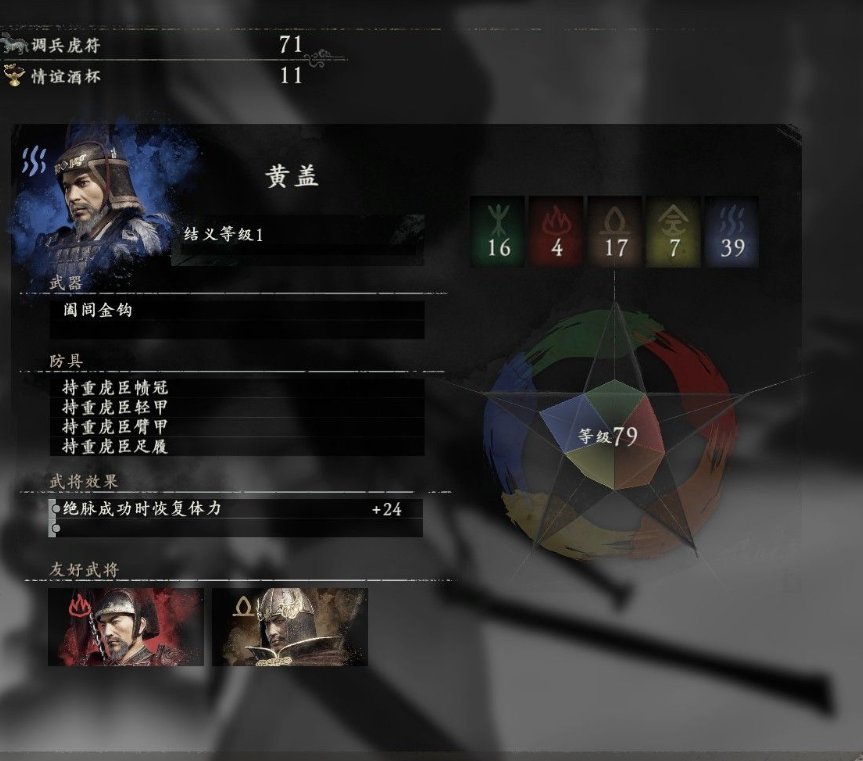Select the 持重虎臣轻甲 armor entry
This screenshot has width=863, height=761.
(x=238, y=407)
